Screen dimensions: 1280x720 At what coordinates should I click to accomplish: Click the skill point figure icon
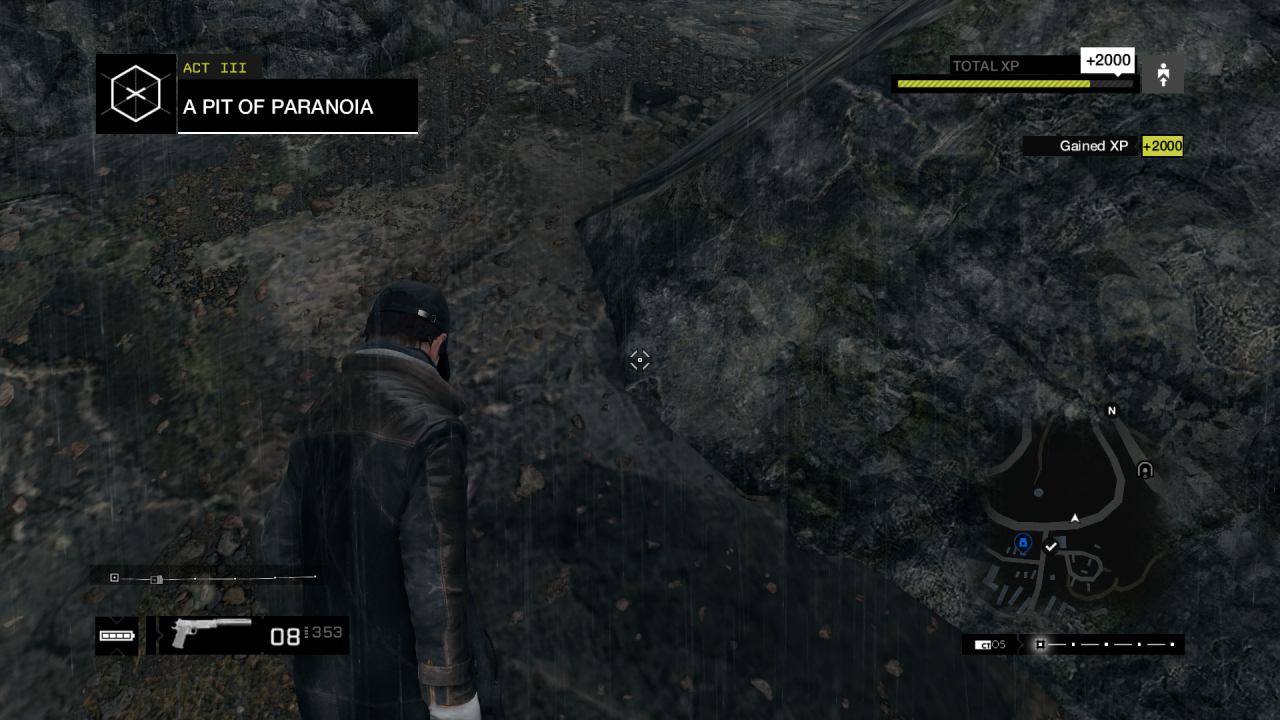click(x=1163, y=75)
